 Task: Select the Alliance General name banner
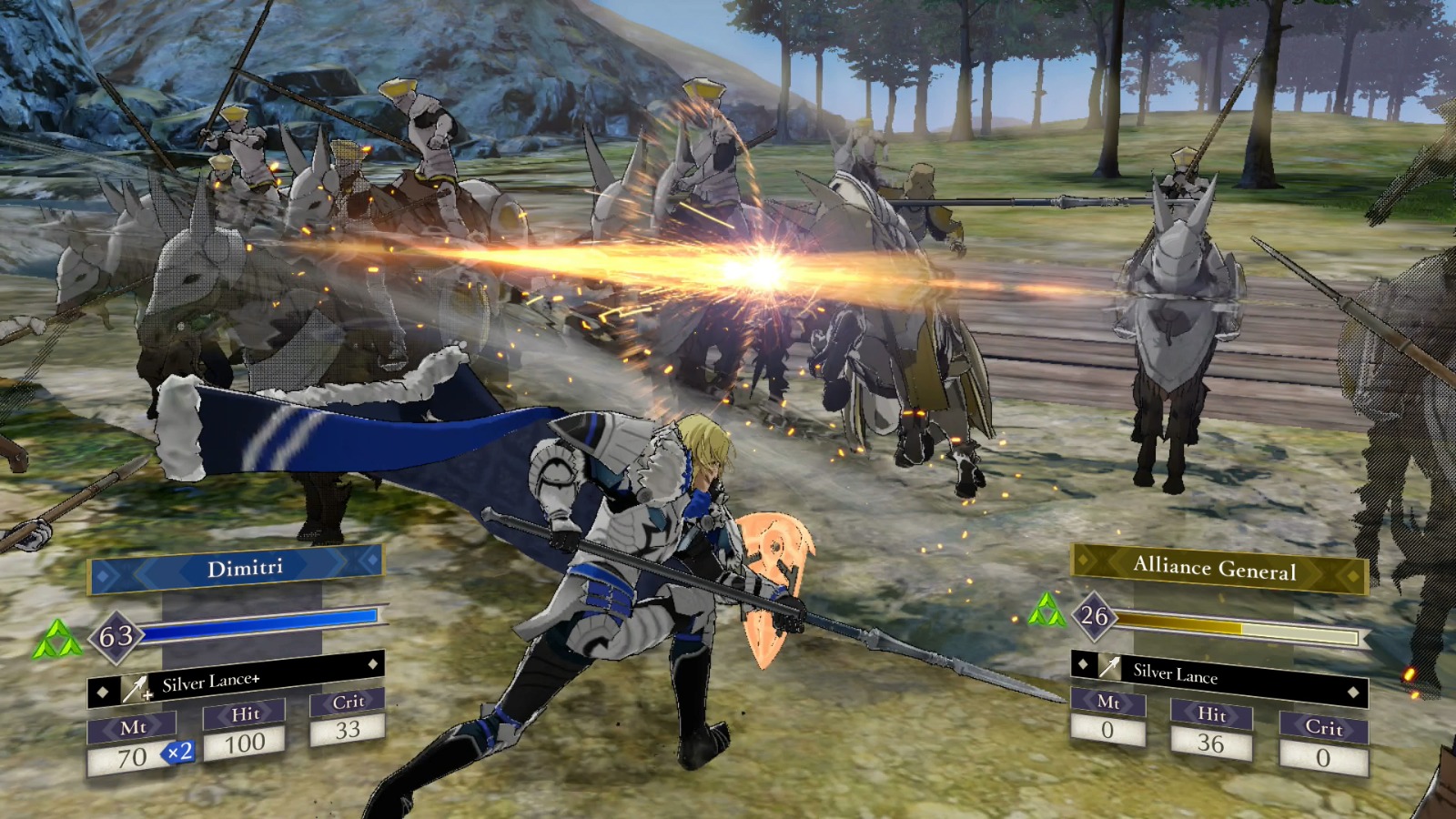pos(1214,569)
